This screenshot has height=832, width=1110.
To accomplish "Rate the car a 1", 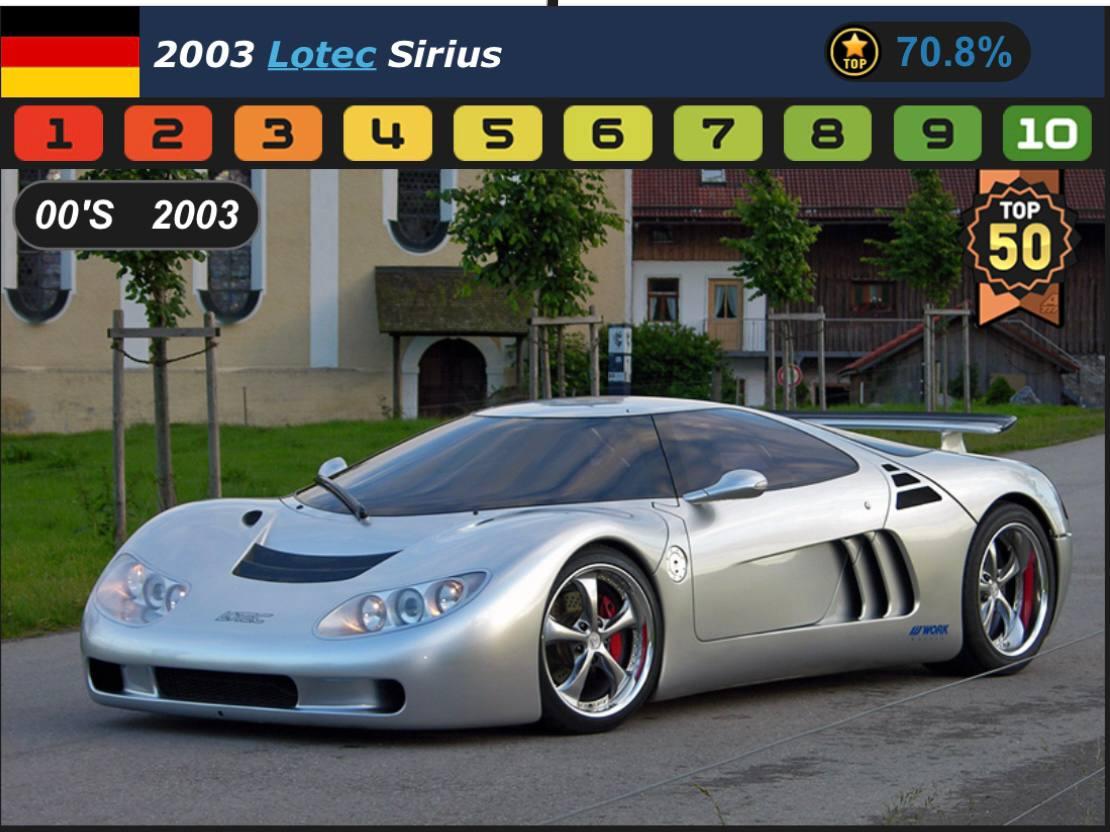I will (x=59, y=134).
